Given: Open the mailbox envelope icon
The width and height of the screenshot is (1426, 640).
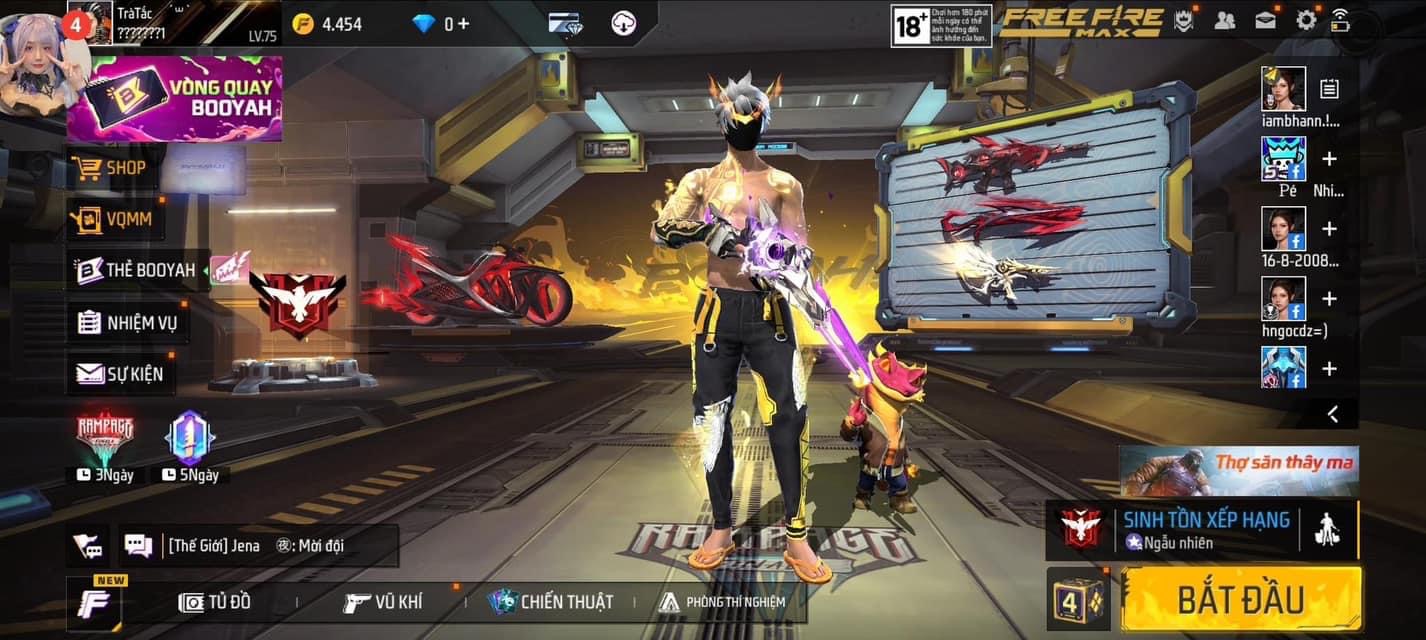Looking at the screenshot, I should (1265, 20).
